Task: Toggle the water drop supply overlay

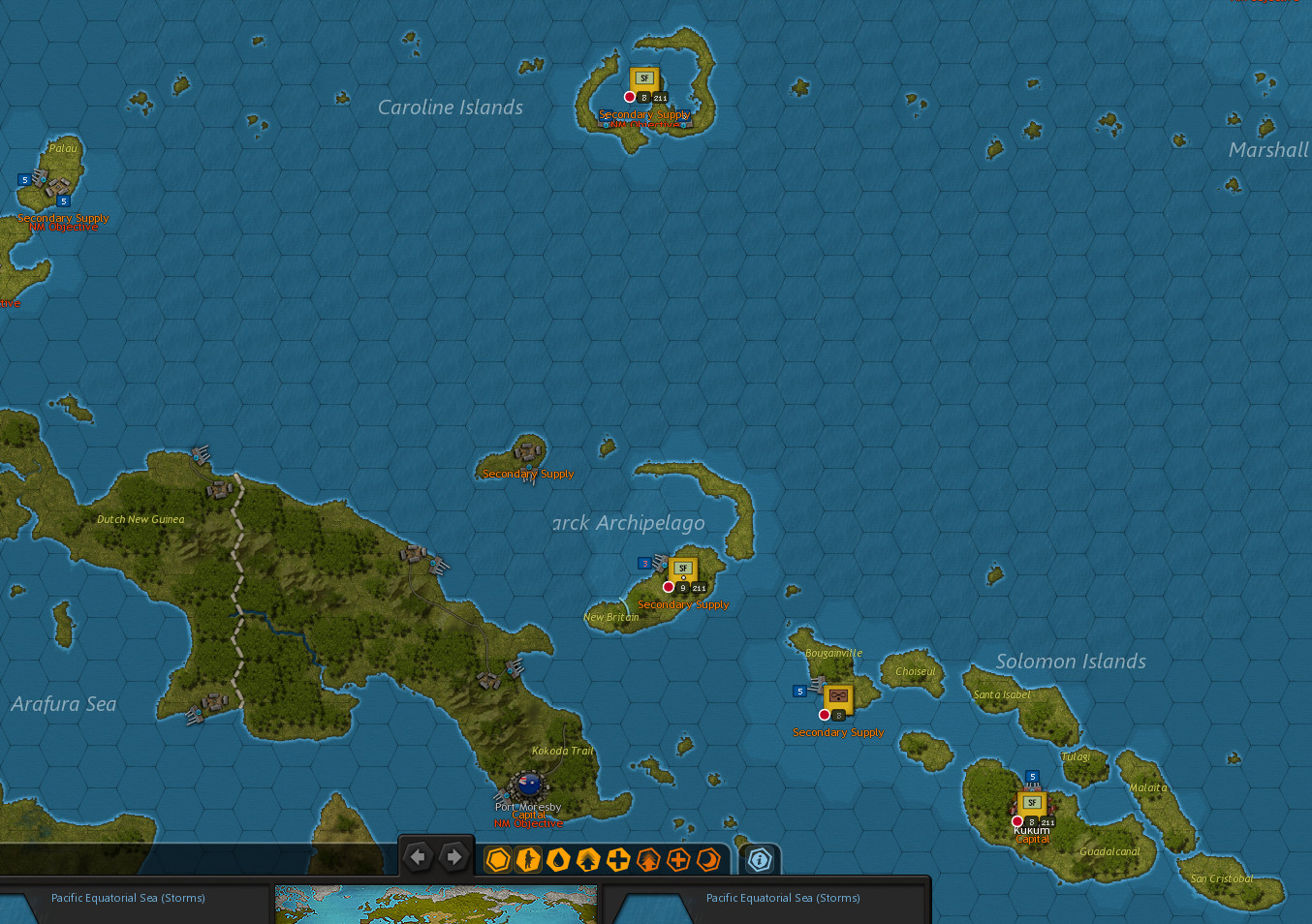Action: click(558, 859)
